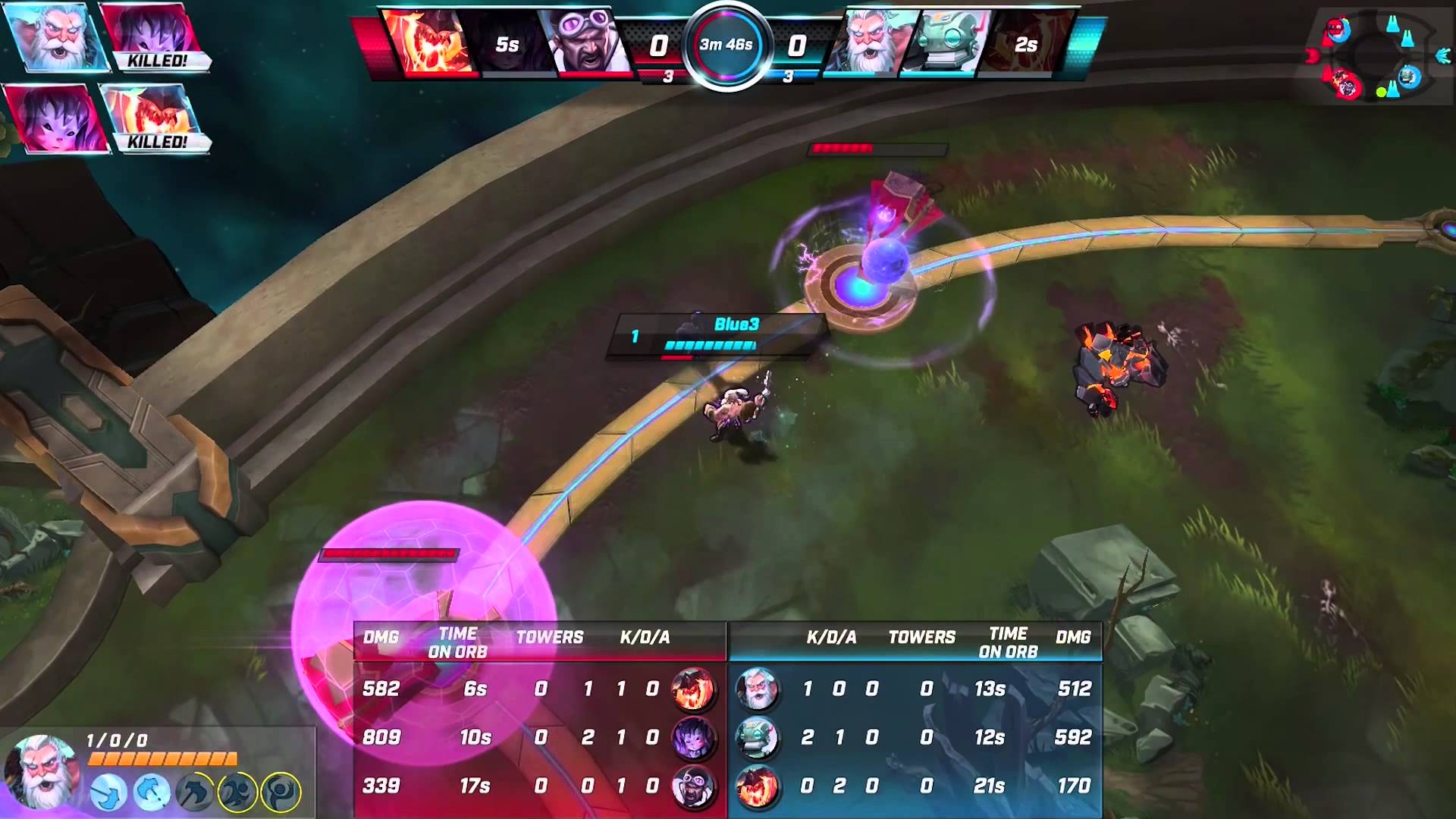The height and width of the screenshot is (819, 1456).
Task: Click the circular minimap
Action: pyautogui.click(x=1373, y=57)
